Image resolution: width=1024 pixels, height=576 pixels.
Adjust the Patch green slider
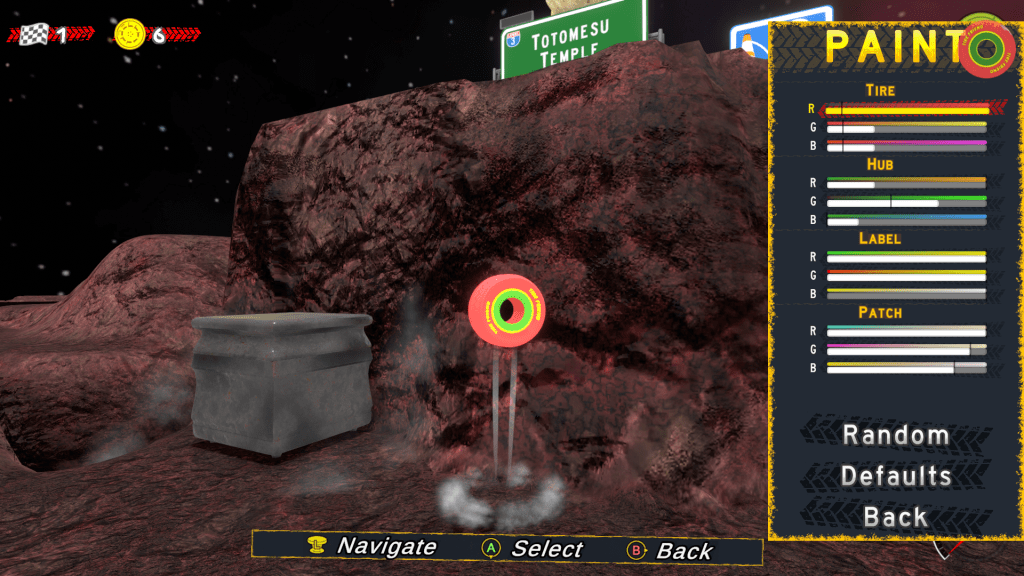(906, 350)
